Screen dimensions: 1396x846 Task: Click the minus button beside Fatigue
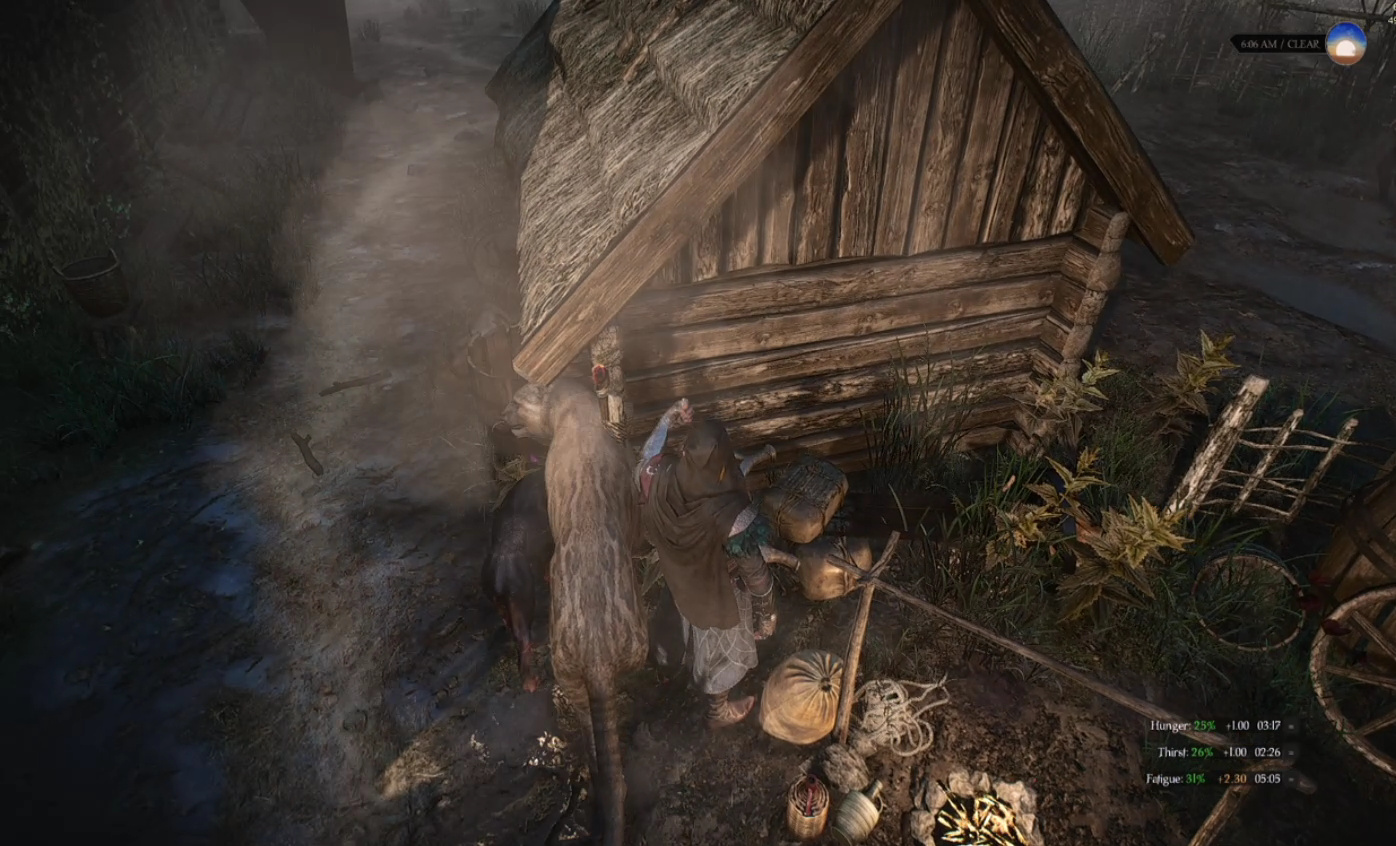pos(1291,778)
